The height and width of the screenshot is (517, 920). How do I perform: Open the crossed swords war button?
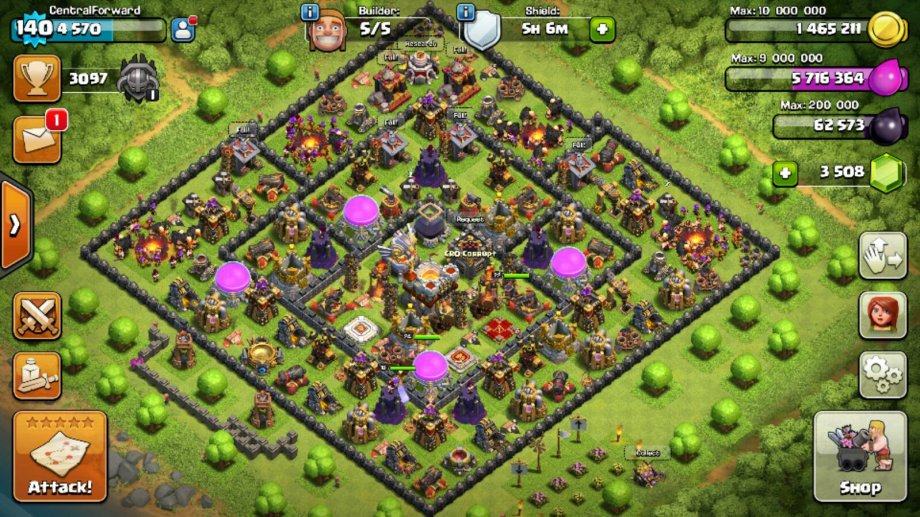coord(37,316)
